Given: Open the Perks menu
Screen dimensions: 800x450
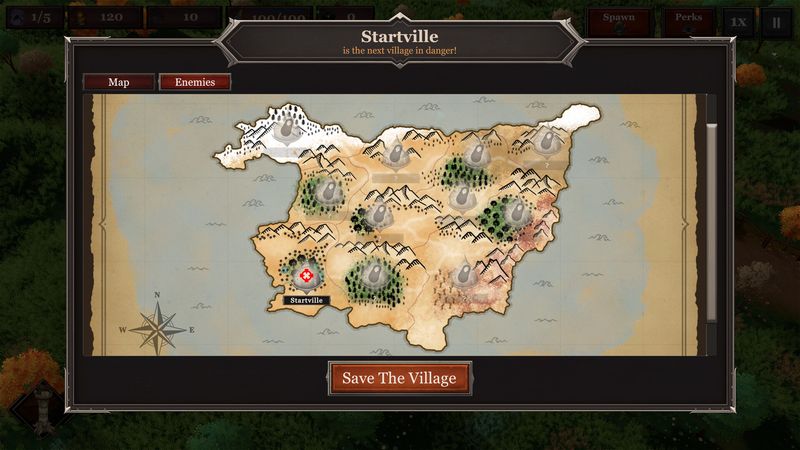Looking at the screenshot, I should point(688,20).
